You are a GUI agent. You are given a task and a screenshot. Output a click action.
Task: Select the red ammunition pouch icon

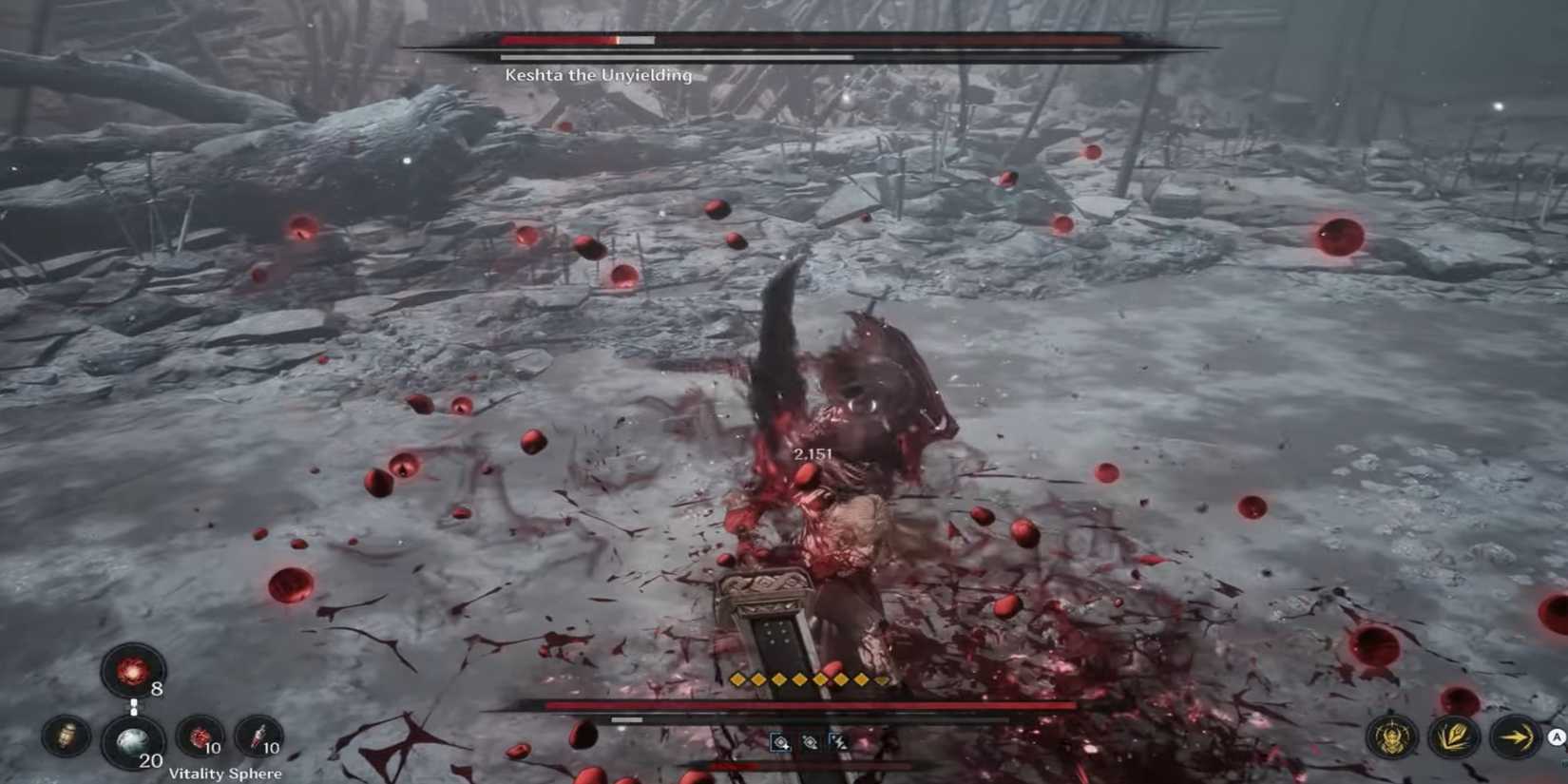pos(200,736)
